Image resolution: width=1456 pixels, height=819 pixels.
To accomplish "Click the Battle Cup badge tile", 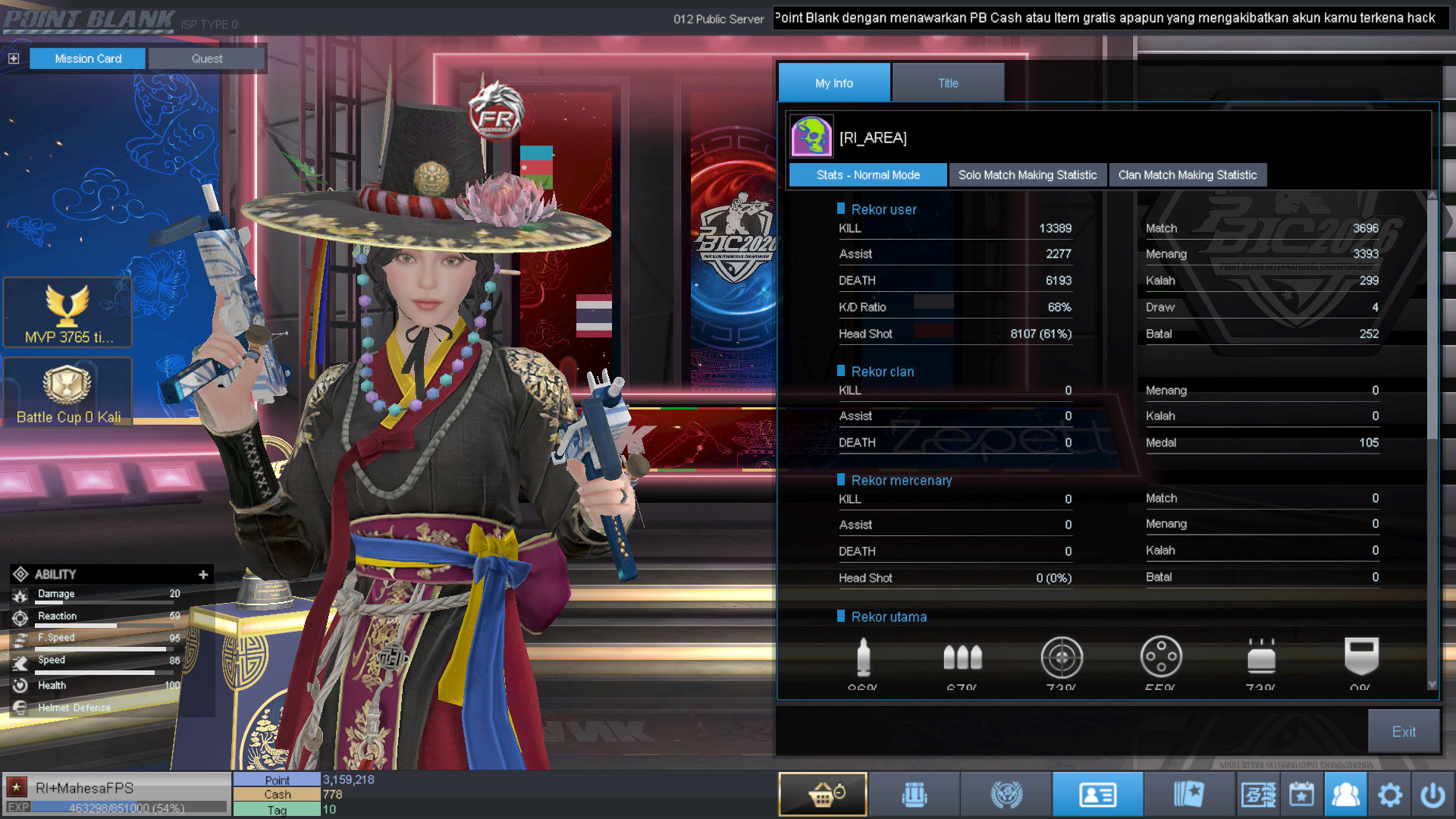I will [x=67, y=392].
